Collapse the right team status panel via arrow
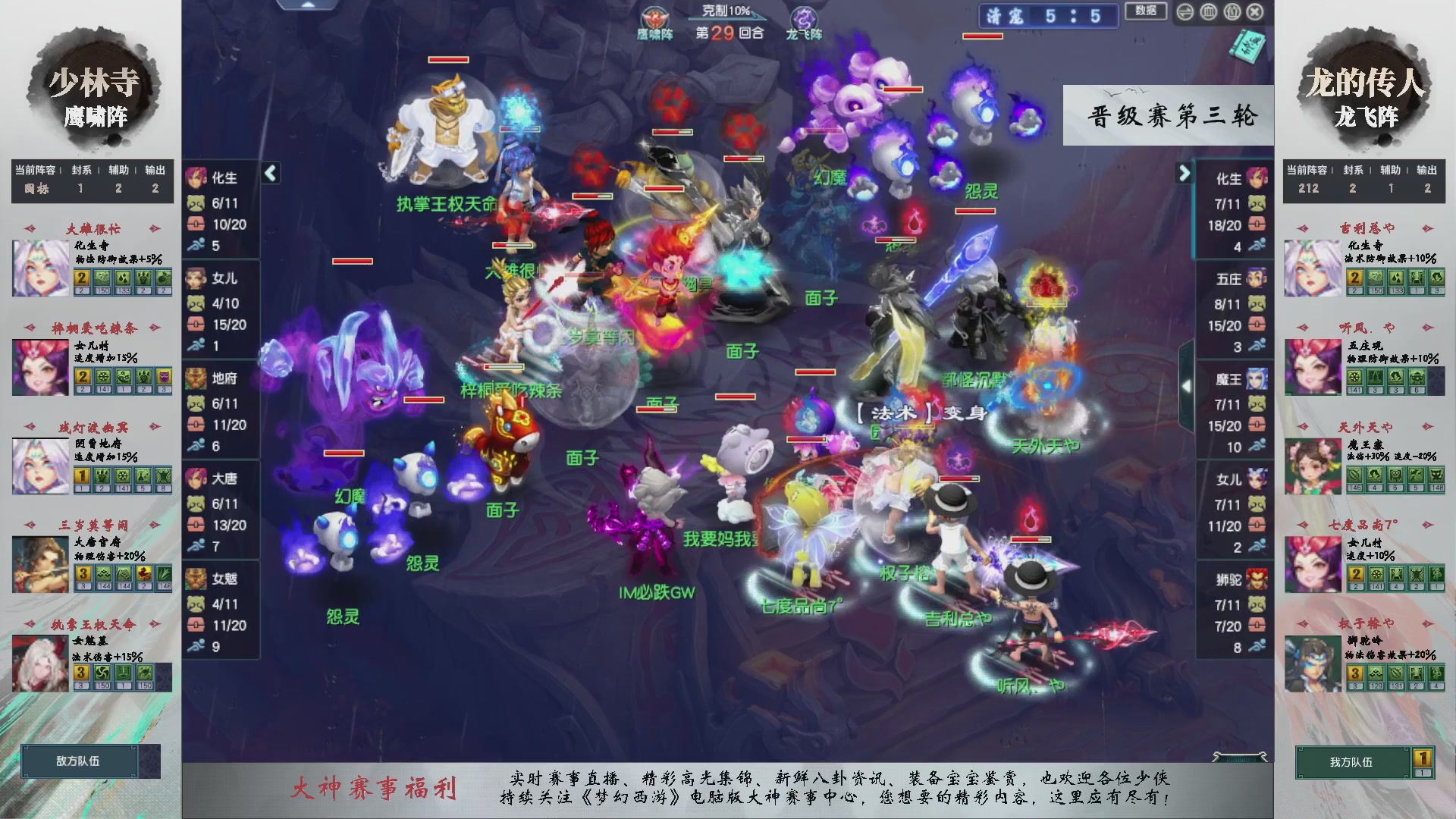 [1184, 173]
